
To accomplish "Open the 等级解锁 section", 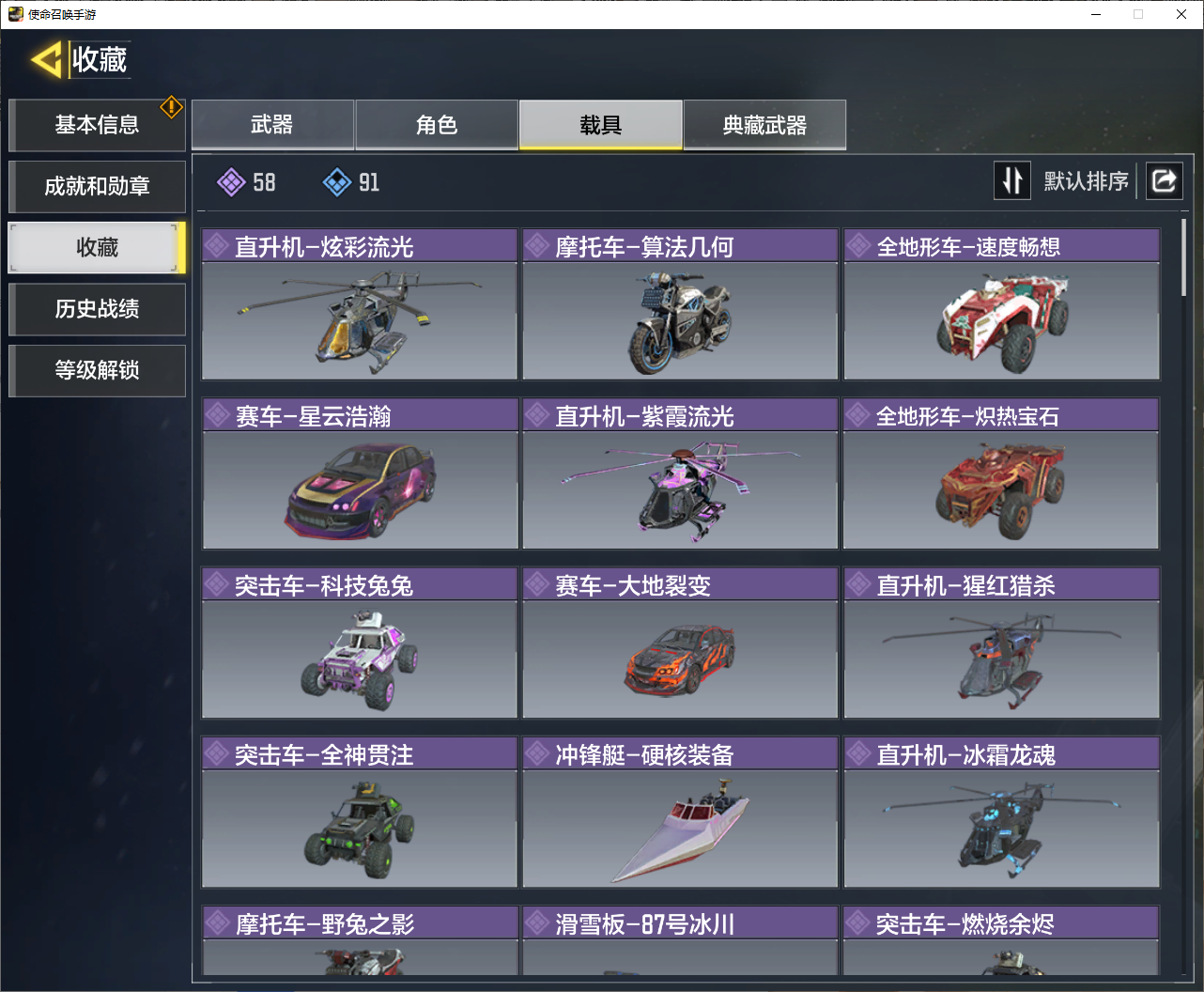I will coord(97,370).
